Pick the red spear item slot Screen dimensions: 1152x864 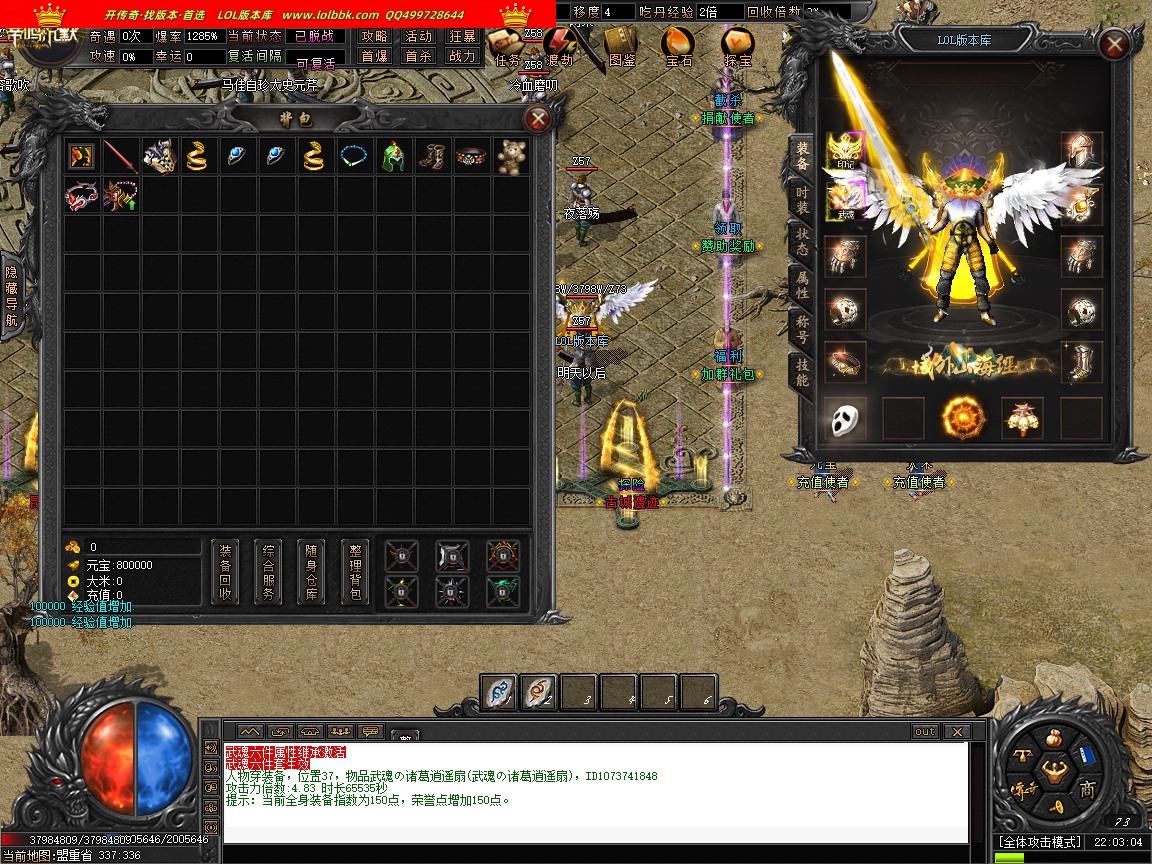click(x=120, y=157)
